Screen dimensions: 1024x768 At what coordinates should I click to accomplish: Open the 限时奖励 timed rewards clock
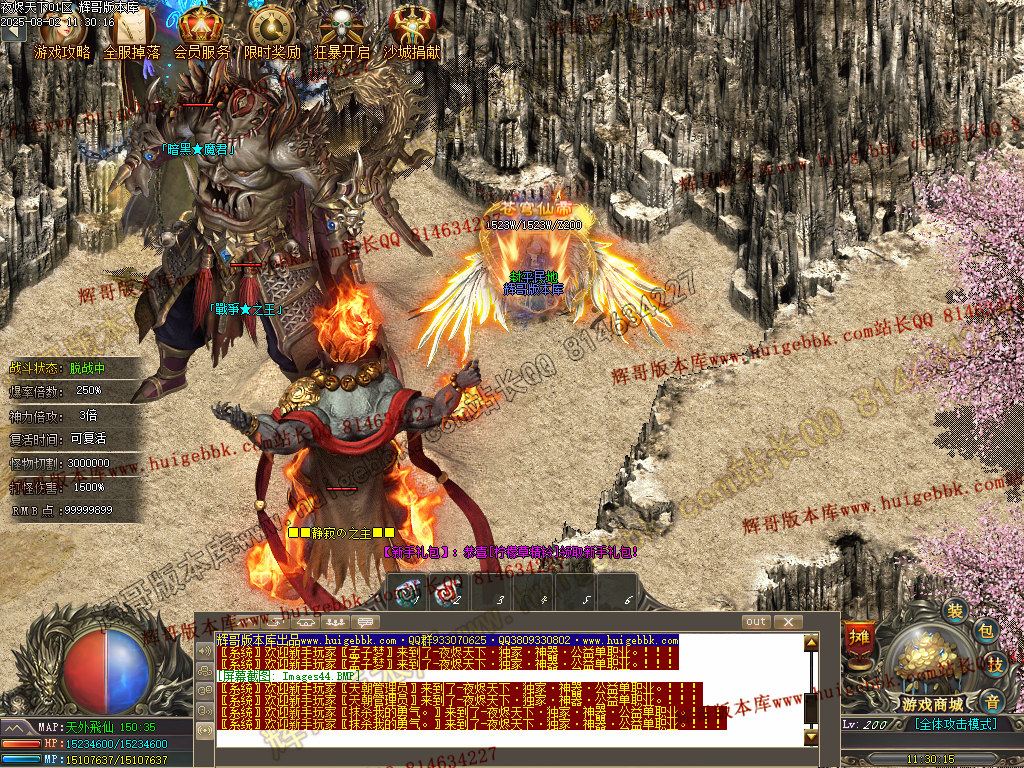click(x=271, y=30)
